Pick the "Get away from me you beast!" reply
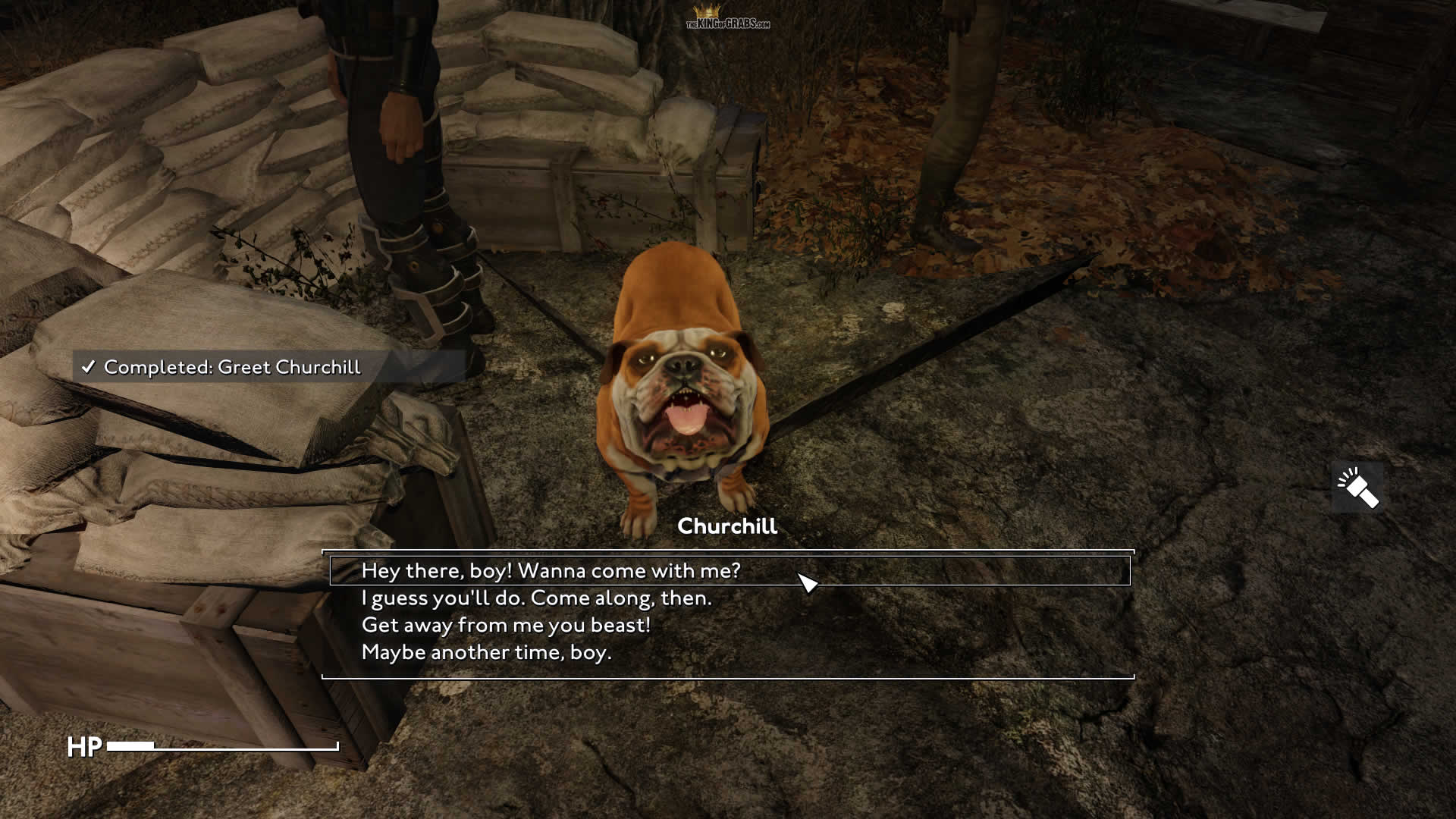The height and width of the screenshot is (819, 1456). 506,626
